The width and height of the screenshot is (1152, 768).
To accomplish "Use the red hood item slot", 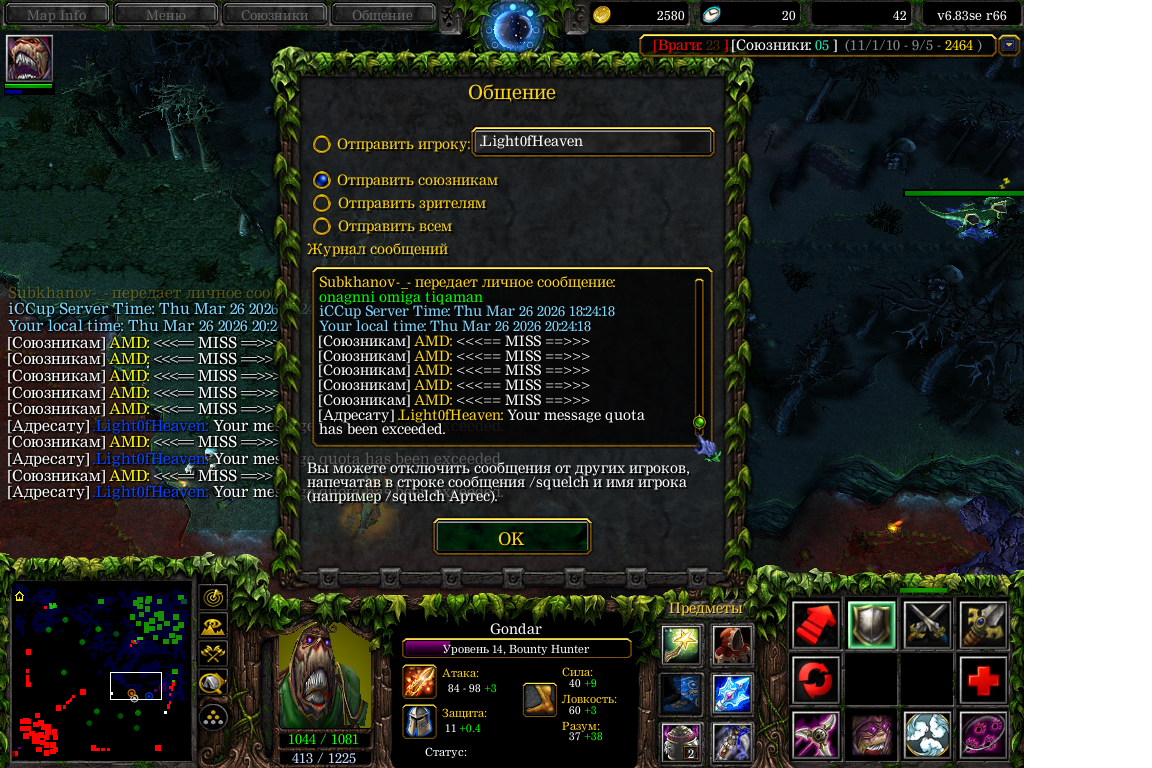I will (732, 645).
